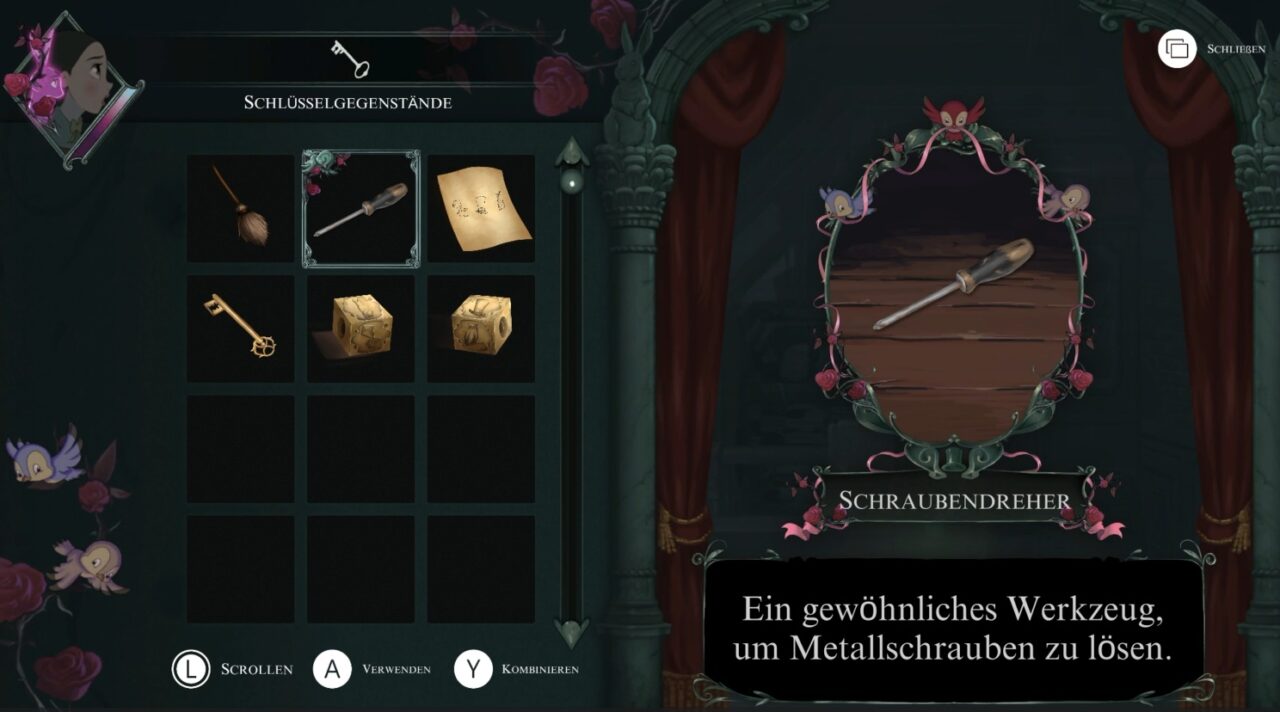Click the inventory scrollbar's up arrow
Image resolution: width=1280 pixels, height=712 pixels.
click(x=572, y=151)
